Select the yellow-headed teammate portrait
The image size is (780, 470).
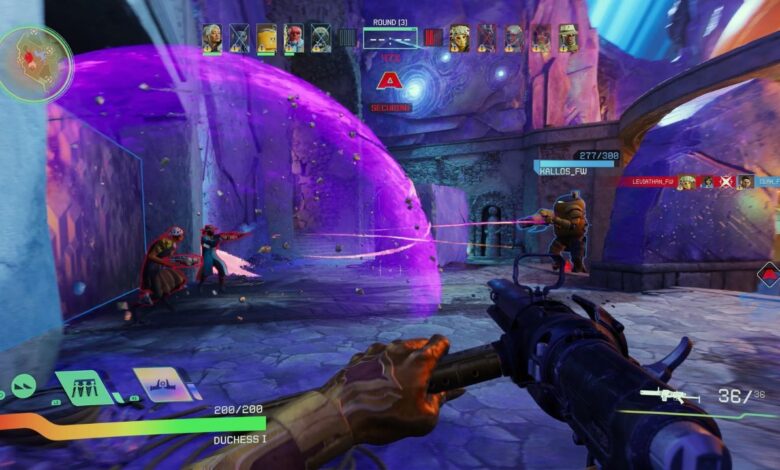pyautogui.click(x=266, y=38)
